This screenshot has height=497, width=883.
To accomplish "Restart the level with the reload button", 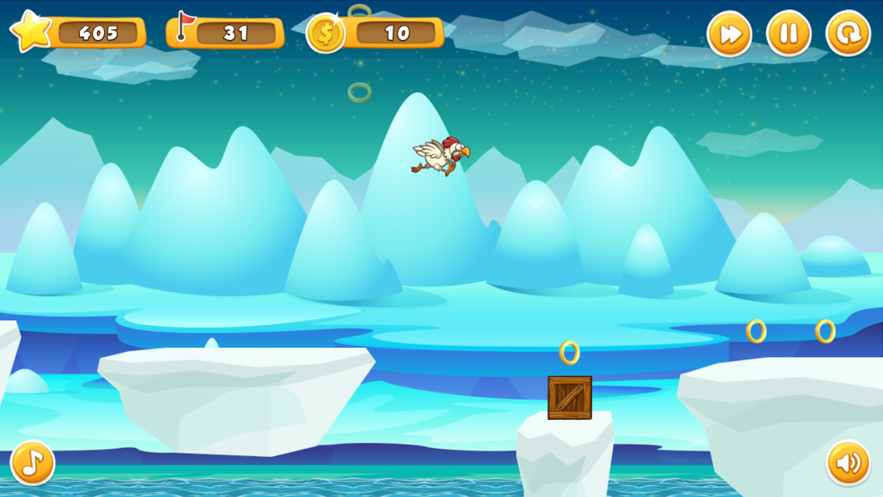I will (x=848, y=34).
